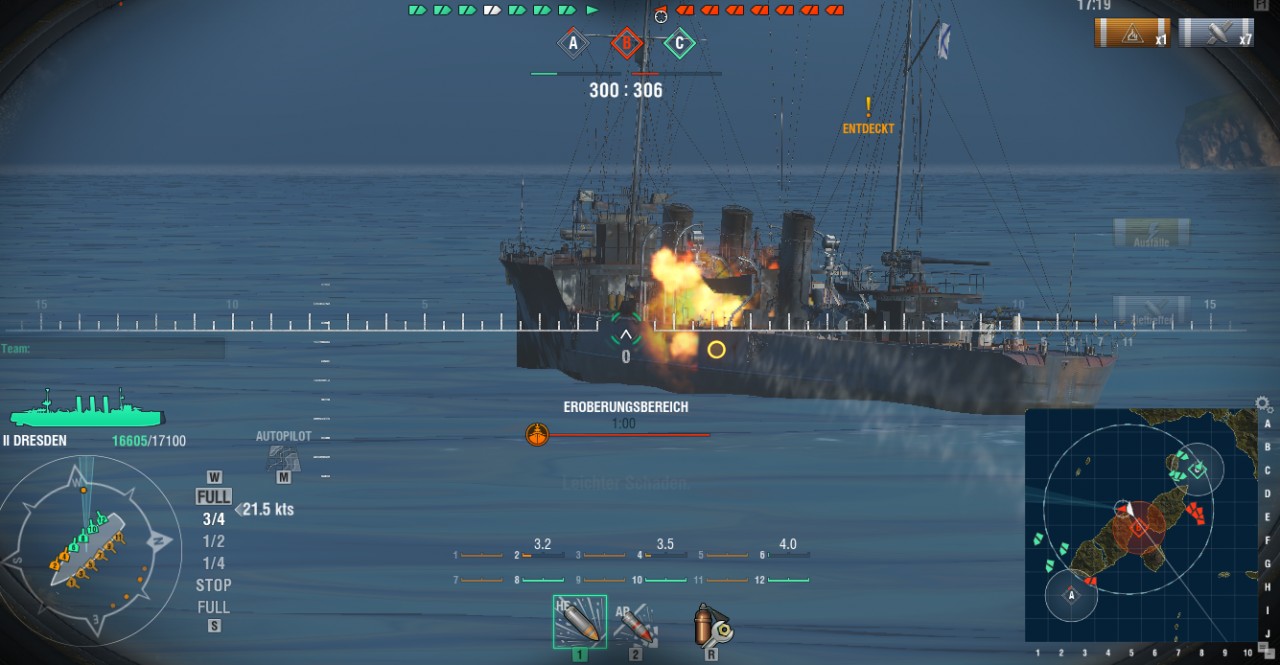The width and height of the screenshot is (1280, 665).
Task: Click capture point C indicator
Action: tap(680, 43)
